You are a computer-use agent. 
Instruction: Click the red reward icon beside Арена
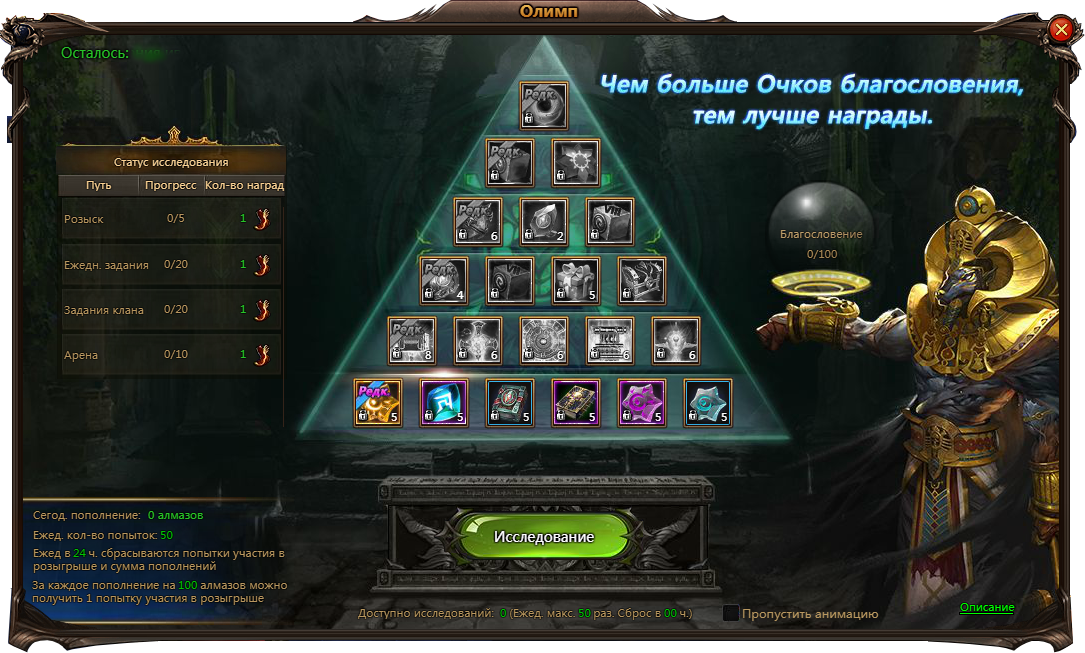(263, 355)
